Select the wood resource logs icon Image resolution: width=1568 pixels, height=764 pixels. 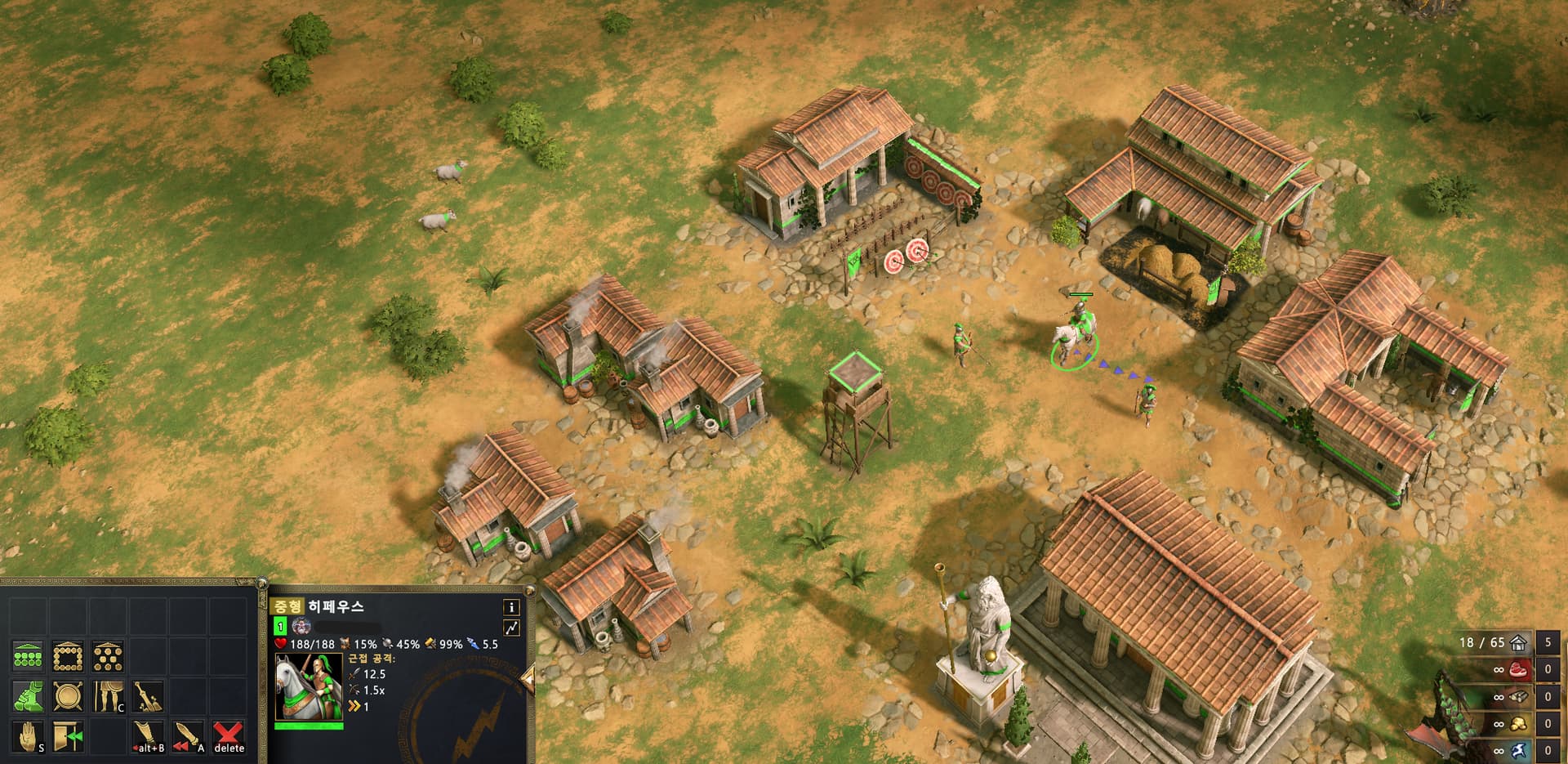(1520, 696)
